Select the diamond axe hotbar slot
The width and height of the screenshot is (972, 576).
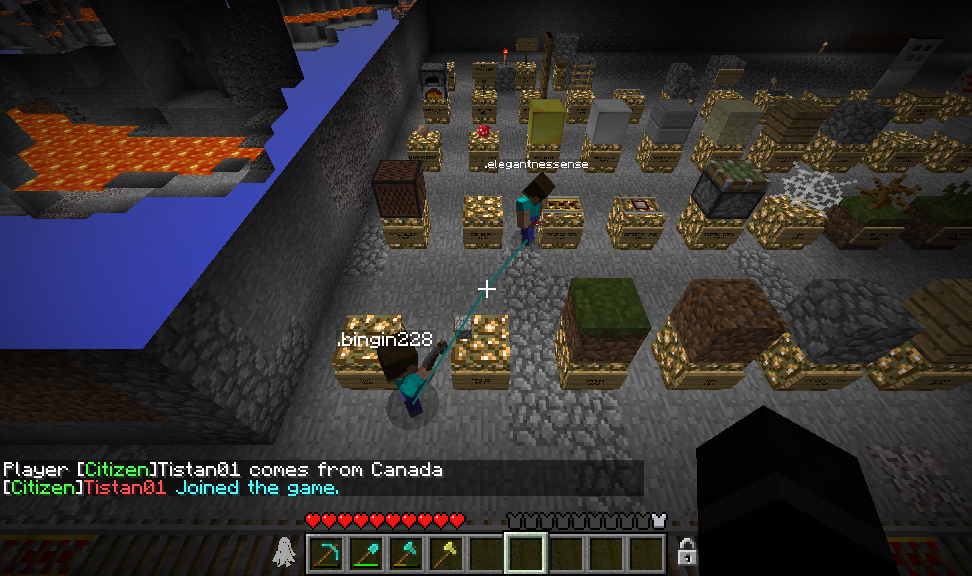(405, 553)
